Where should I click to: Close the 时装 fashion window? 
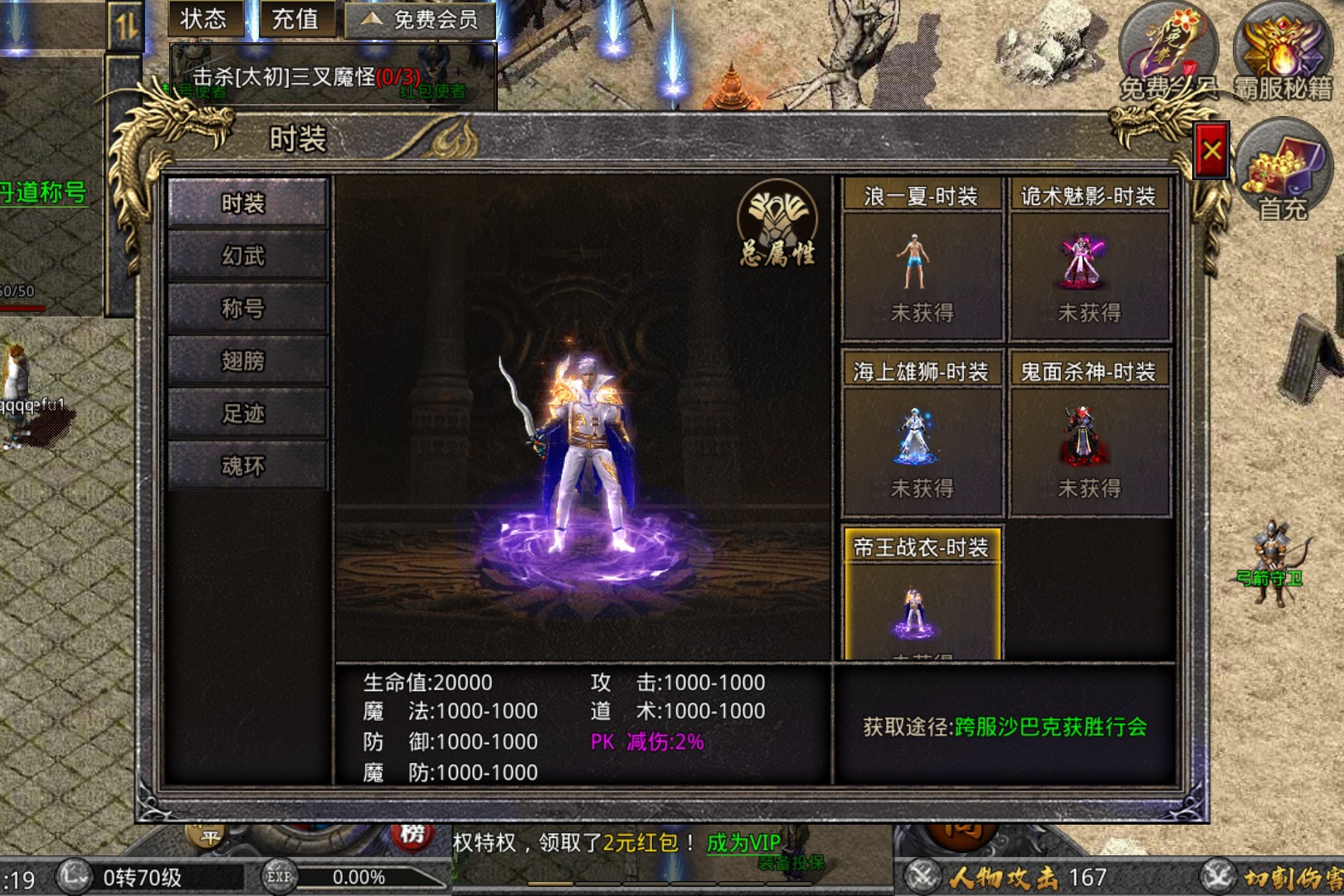pos(1211,150)
